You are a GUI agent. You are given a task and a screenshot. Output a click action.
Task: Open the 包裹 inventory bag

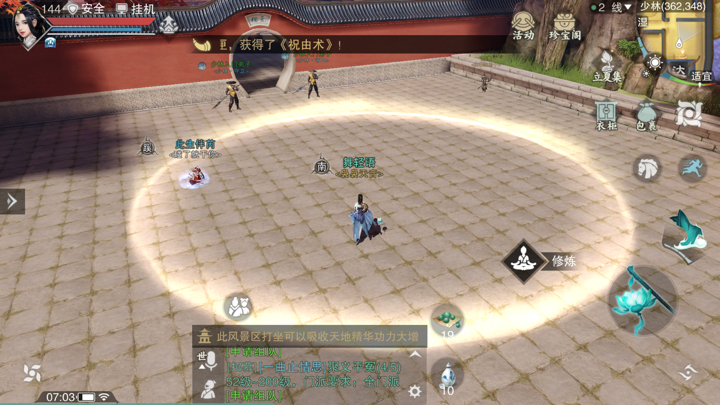tap(647, 115)
